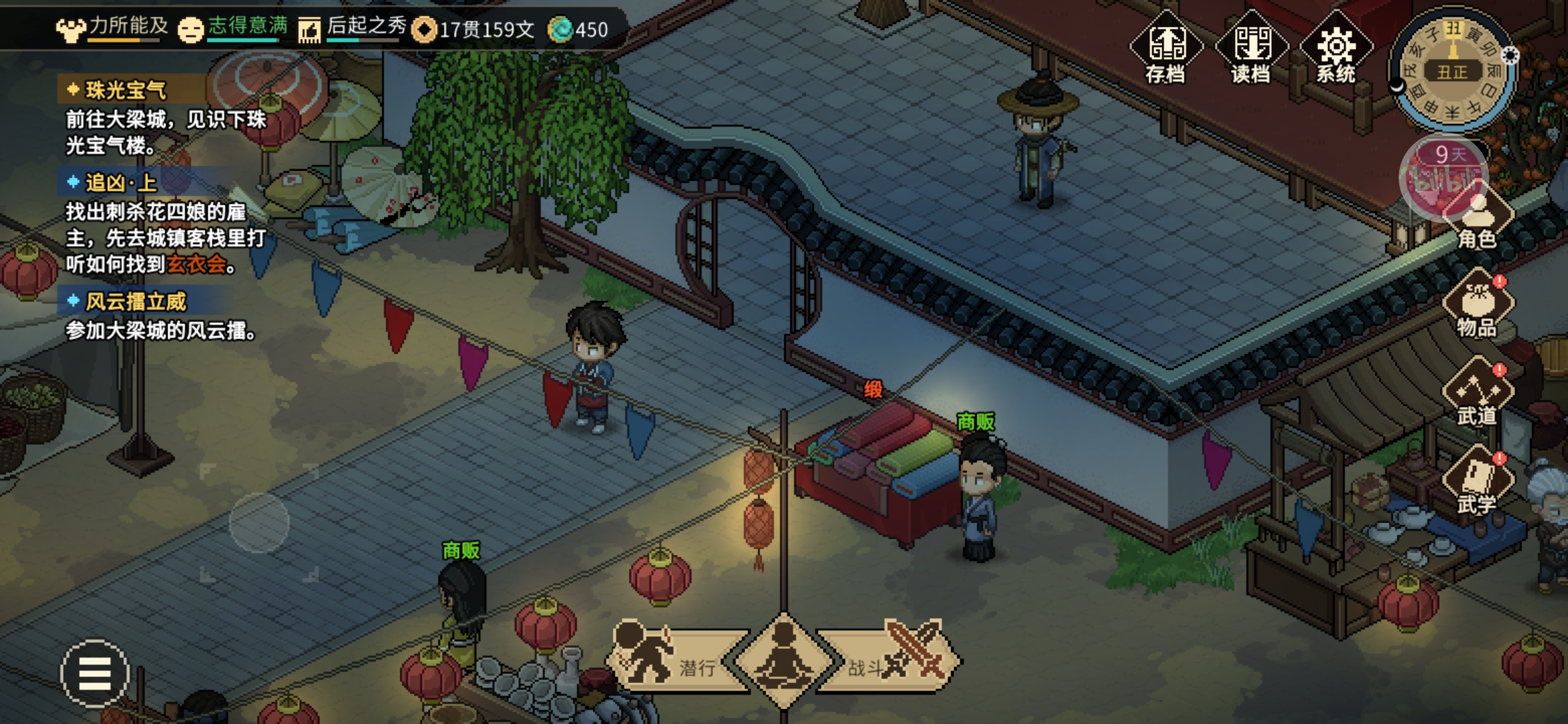Open the 武学 martial arts book
The image size is (1568, 724).
click(x=1477, y=481)
